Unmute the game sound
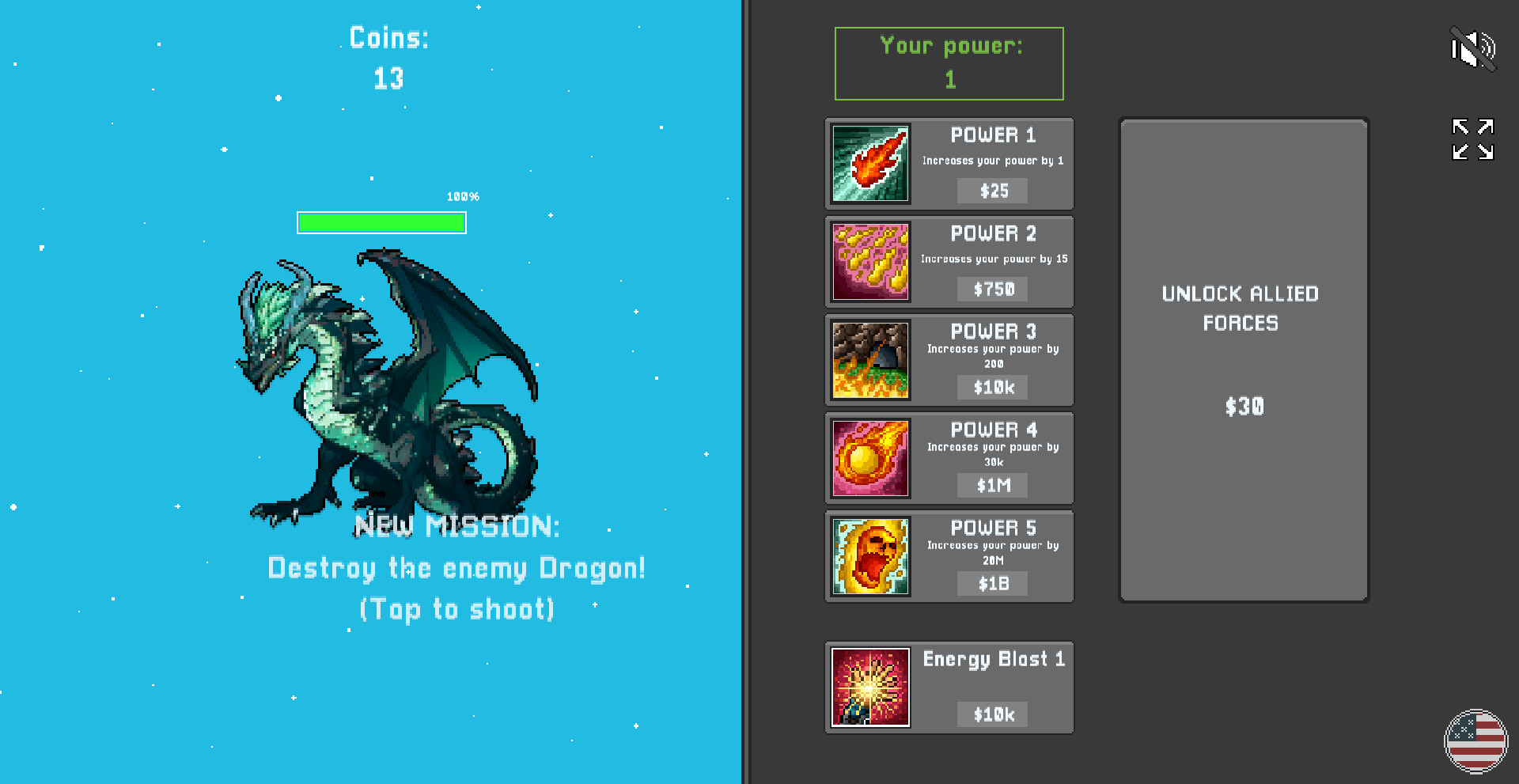1519x784 pixels. pyautogui.click(x=1474, y=48)
